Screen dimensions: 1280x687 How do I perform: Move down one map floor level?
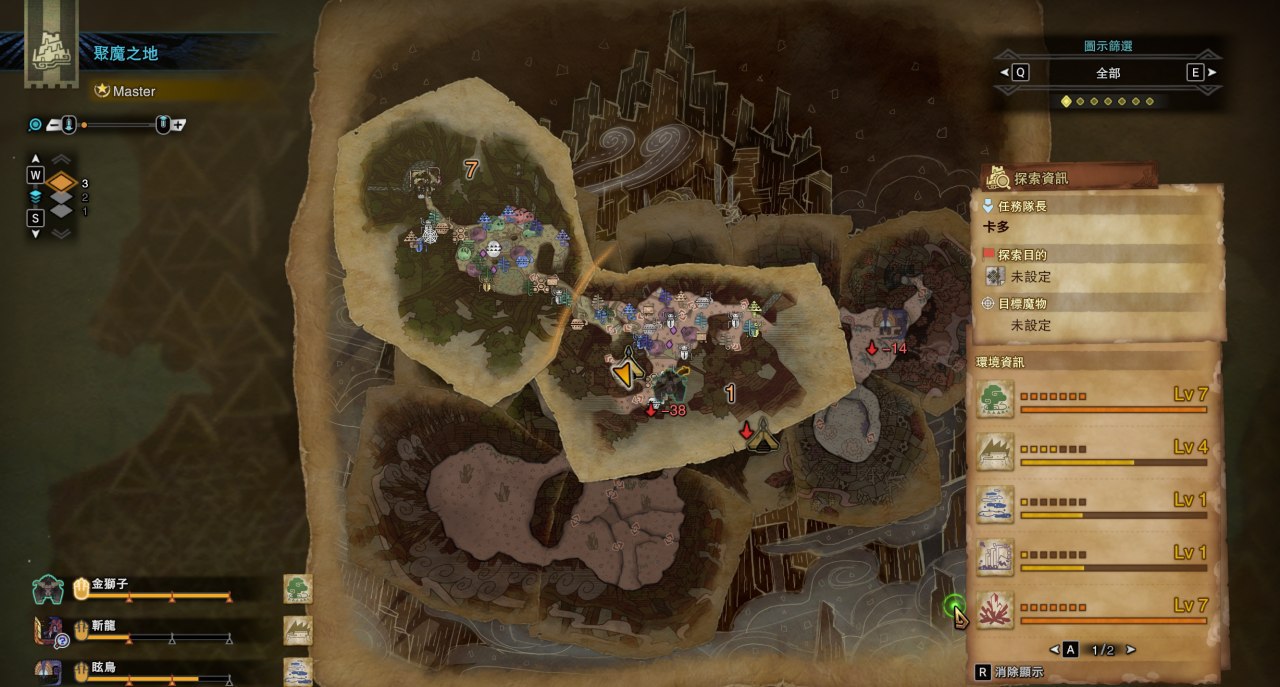36,233
